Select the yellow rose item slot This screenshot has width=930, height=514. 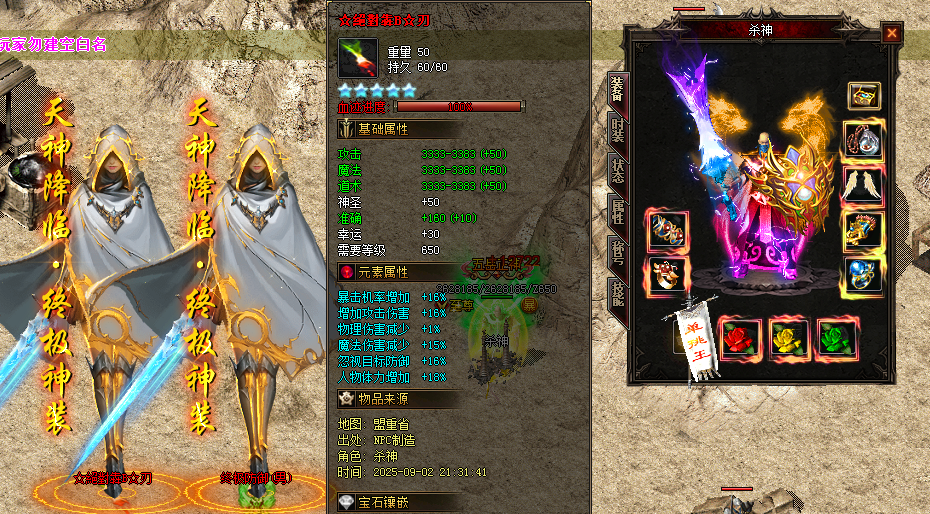point(789,338)
